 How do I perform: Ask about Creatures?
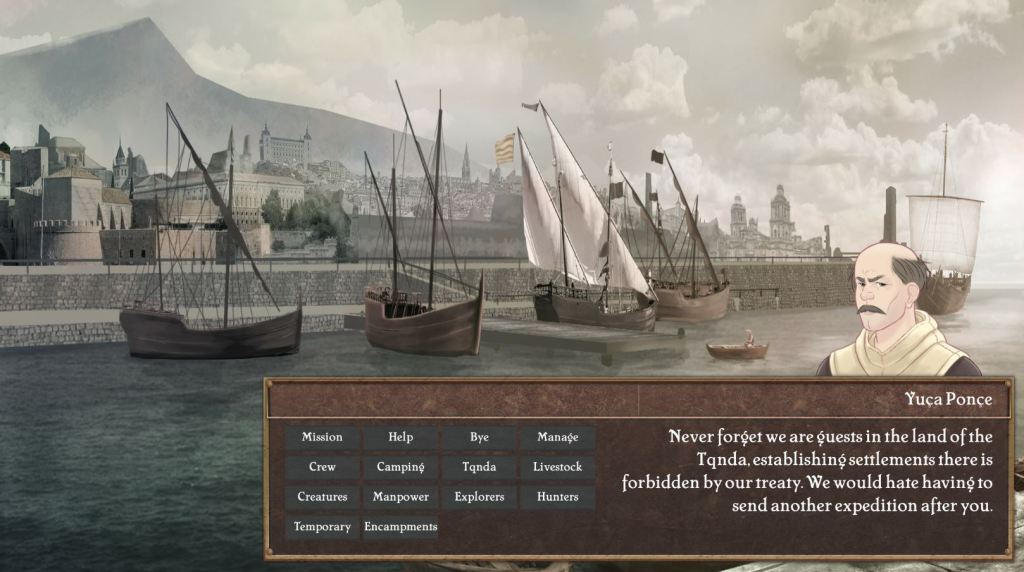pyautogui.click(x=322, y=497)
